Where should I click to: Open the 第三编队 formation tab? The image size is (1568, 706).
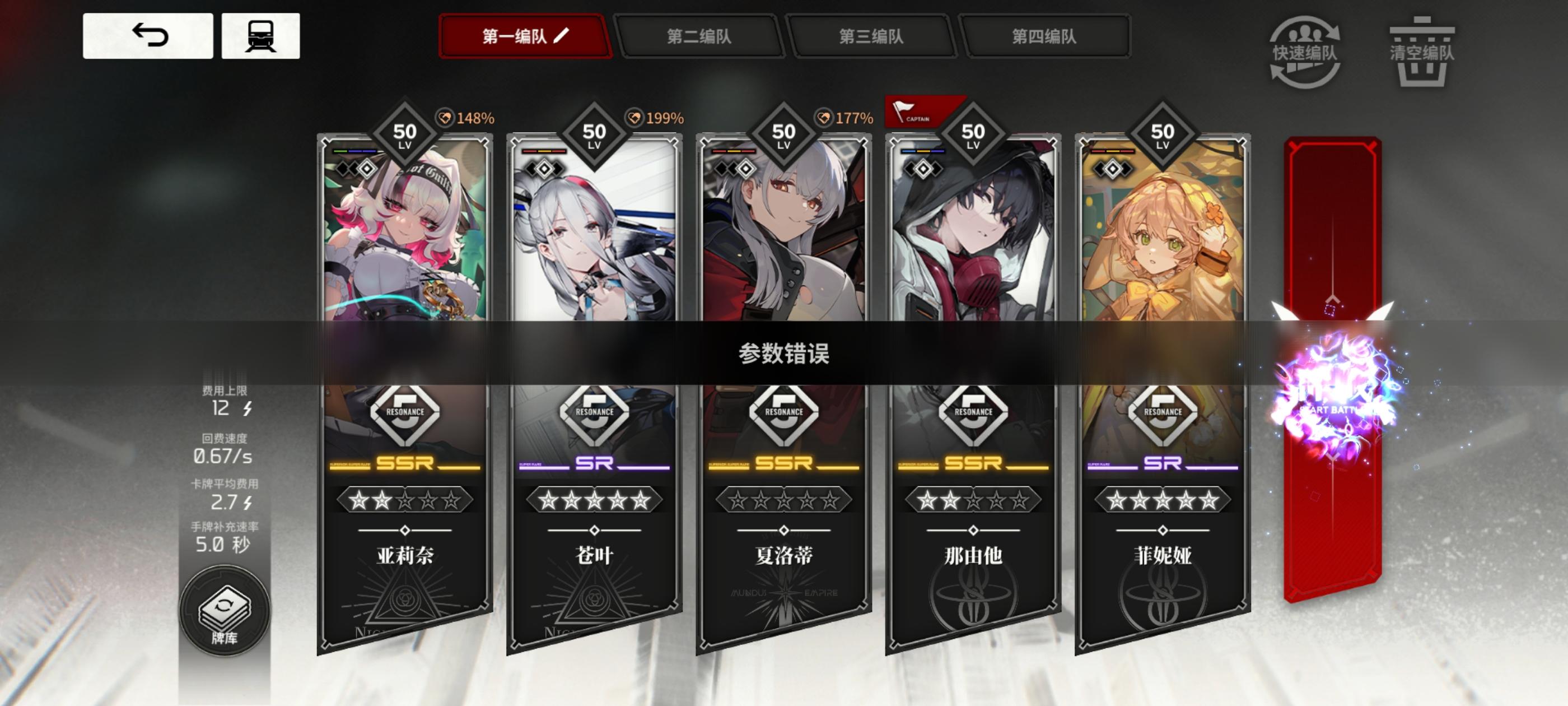point(870,37)
